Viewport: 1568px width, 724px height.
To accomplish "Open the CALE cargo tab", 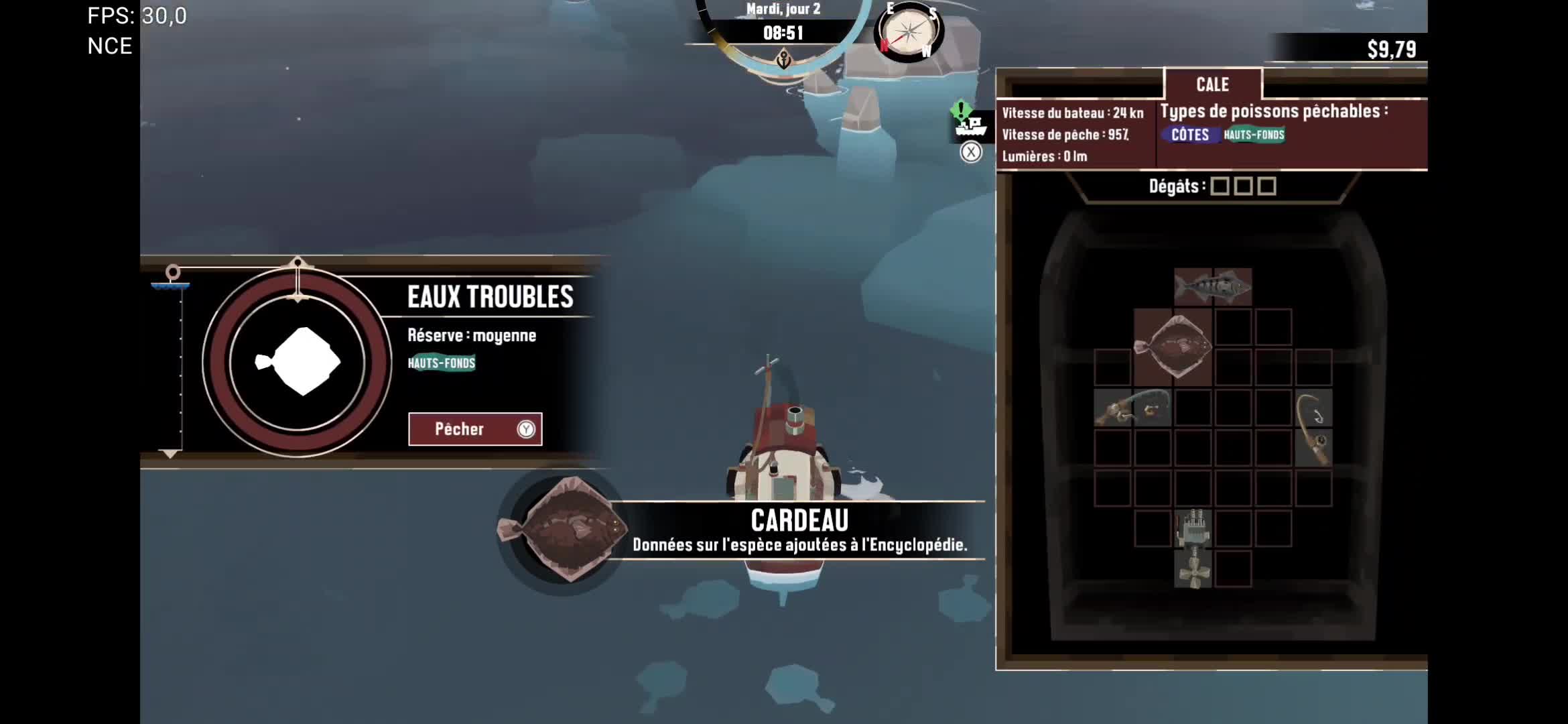I will coord(1212,84).
